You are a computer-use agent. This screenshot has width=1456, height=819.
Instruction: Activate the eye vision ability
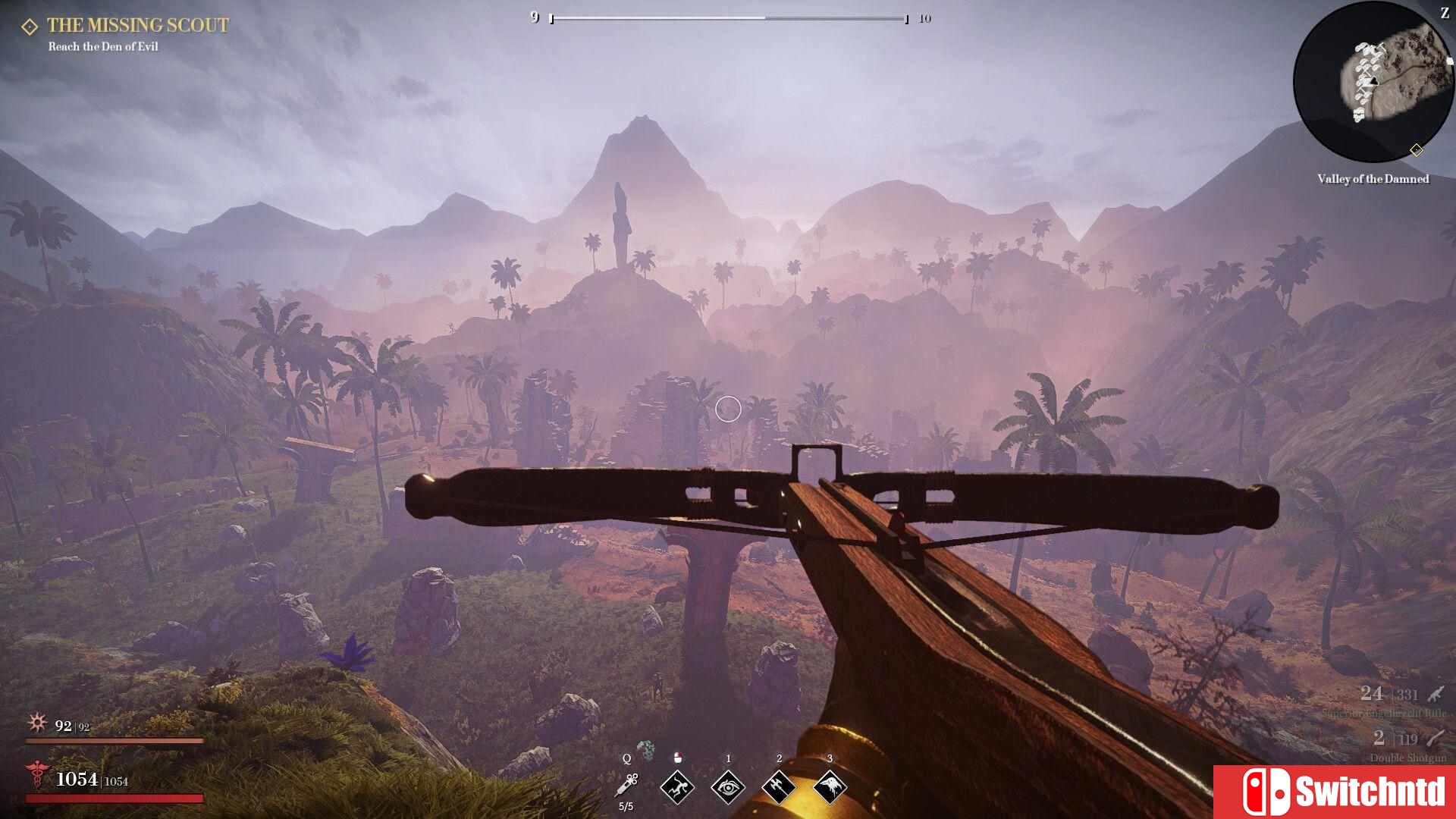click(728, 787)
